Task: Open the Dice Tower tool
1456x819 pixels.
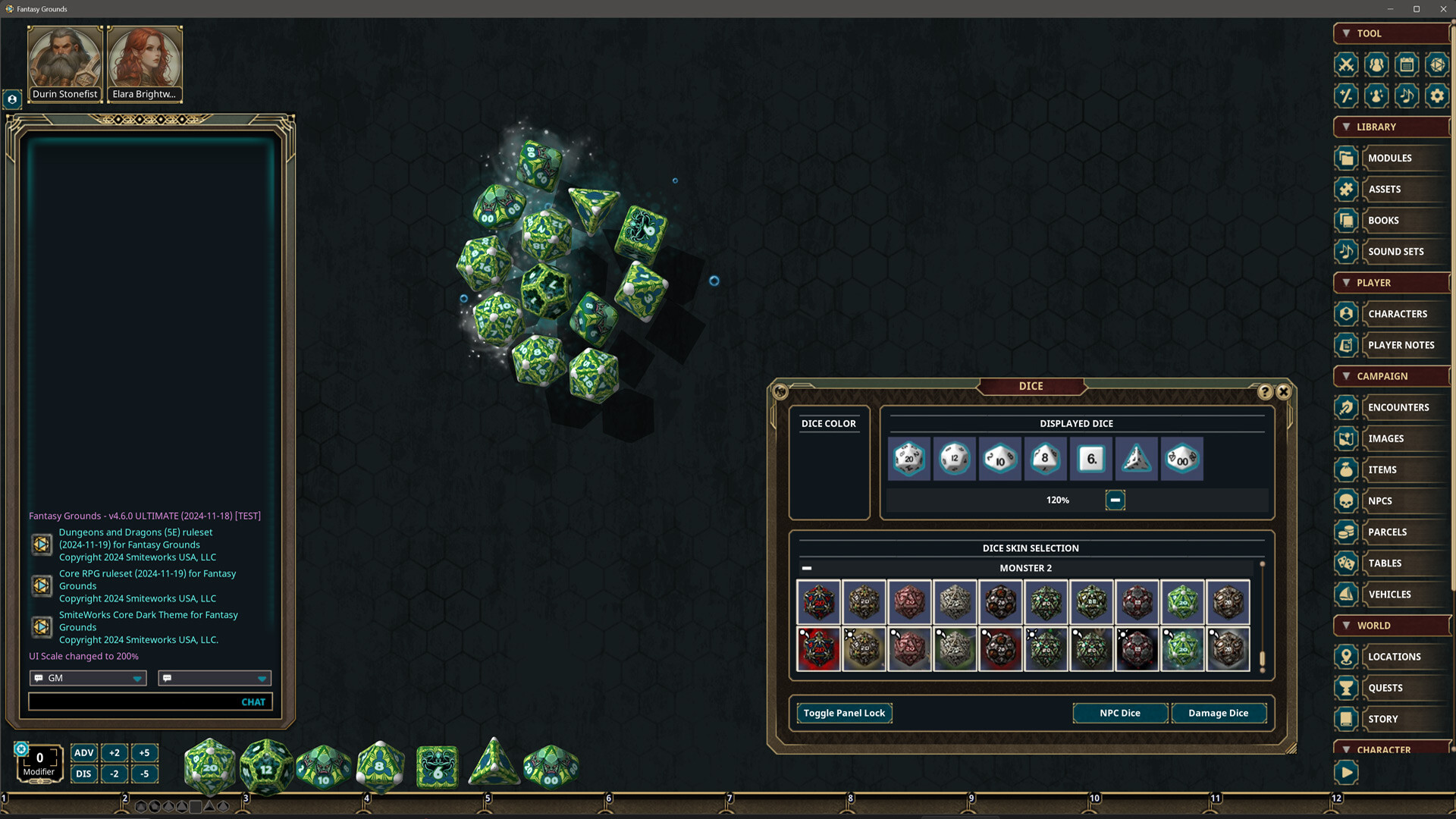Action: 1437,65
